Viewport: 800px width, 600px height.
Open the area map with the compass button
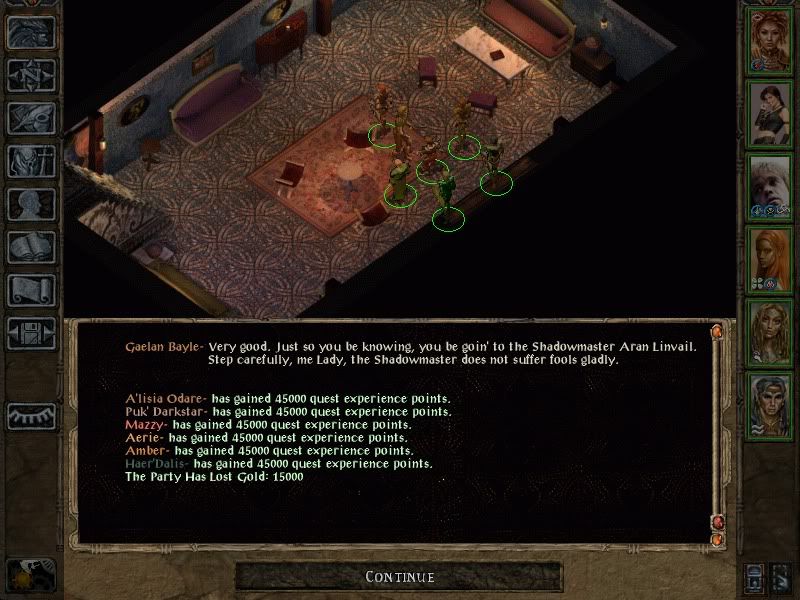tap(31, 75)
